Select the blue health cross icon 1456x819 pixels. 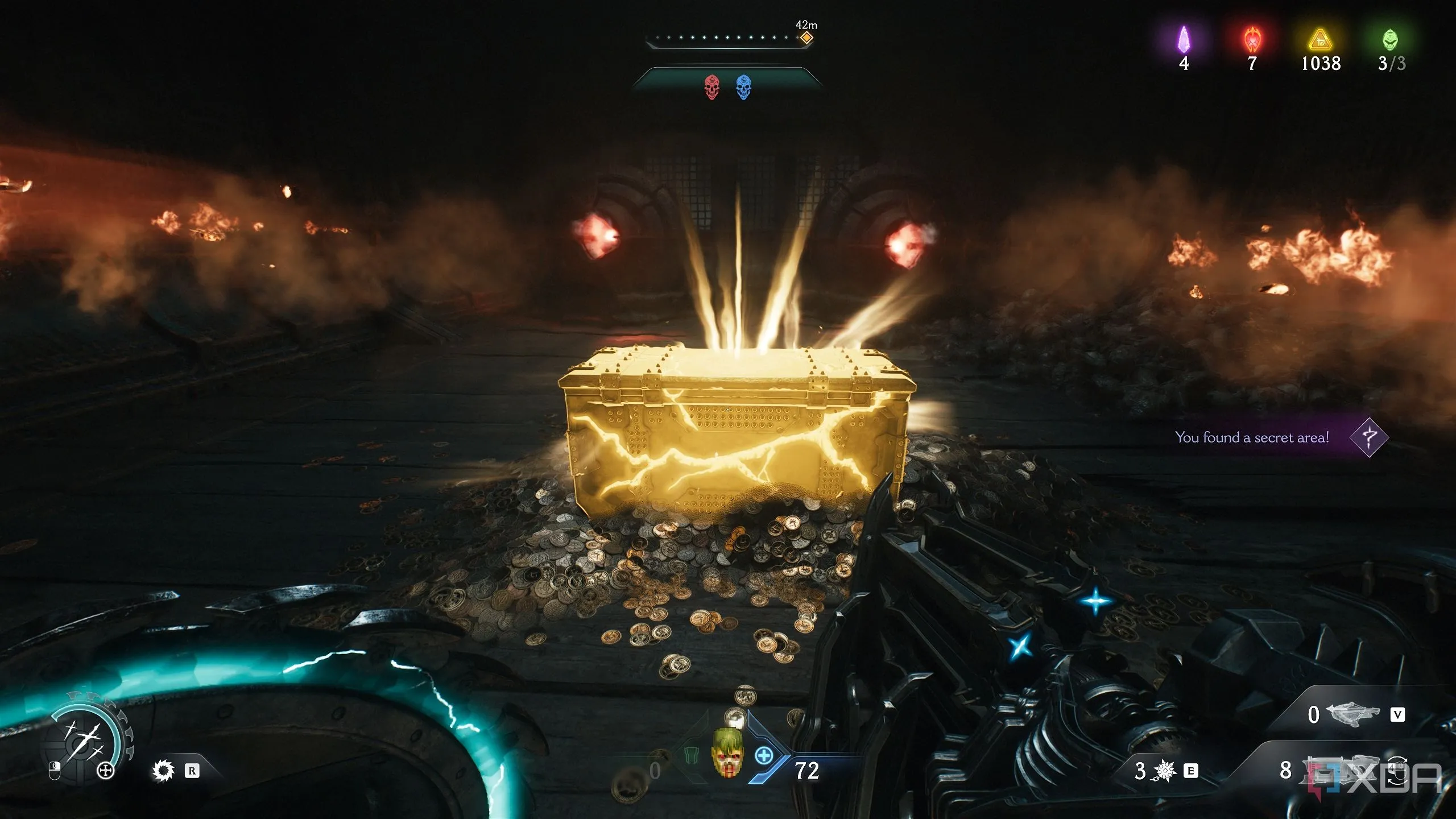(764, 756)
